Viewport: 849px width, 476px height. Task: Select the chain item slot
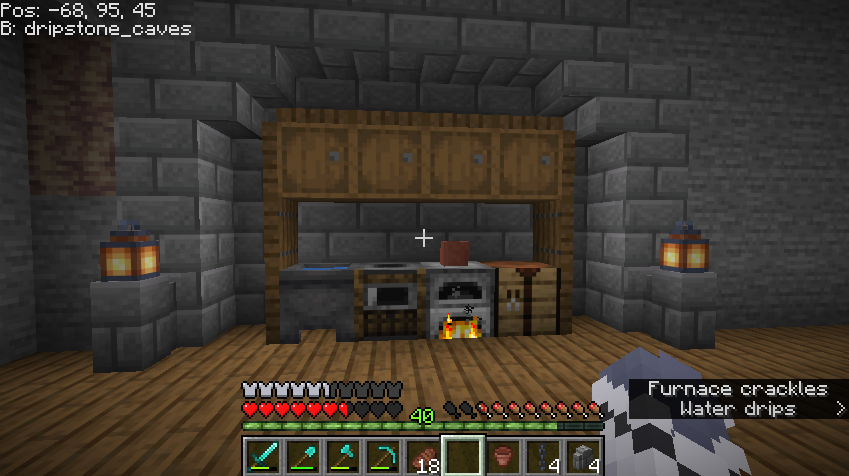tap(543, 456)
